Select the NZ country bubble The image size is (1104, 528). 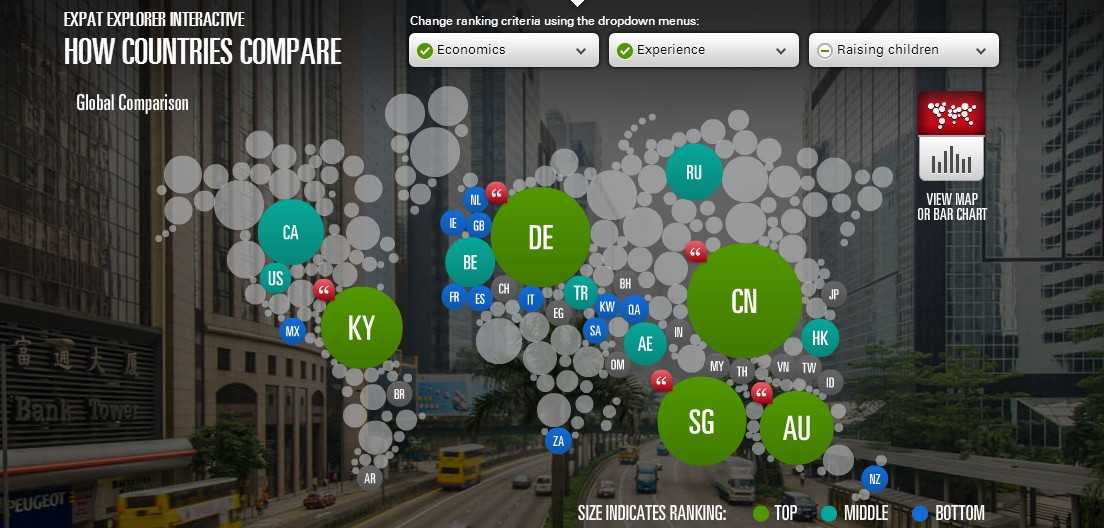pyautogui.click(x=874, y=479)
